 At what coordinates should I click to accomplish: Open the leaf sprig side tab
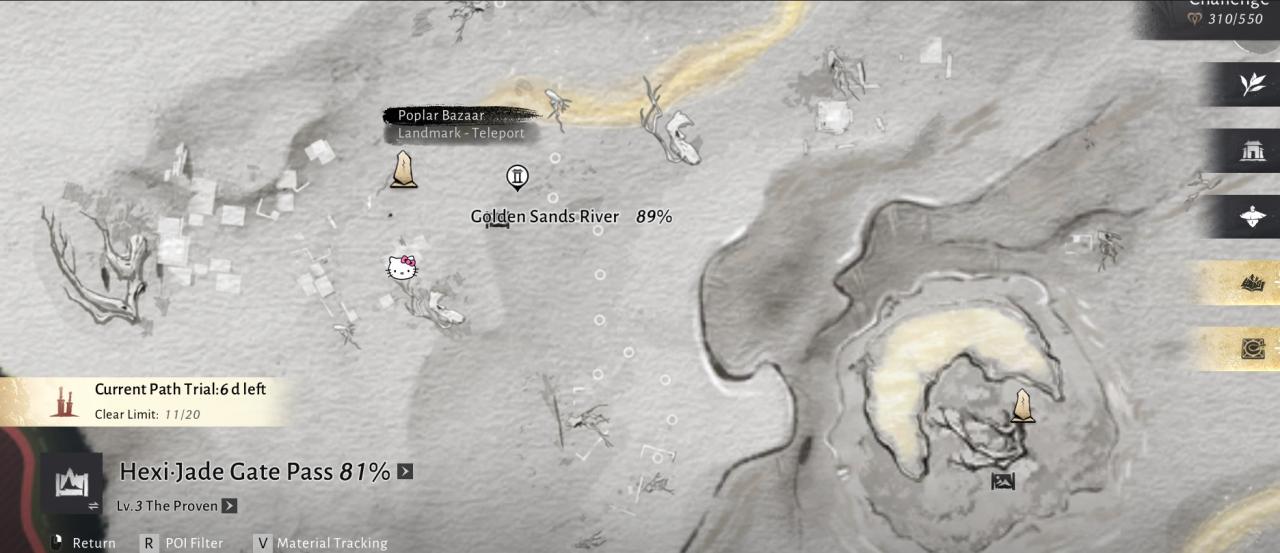(1252, 85)
